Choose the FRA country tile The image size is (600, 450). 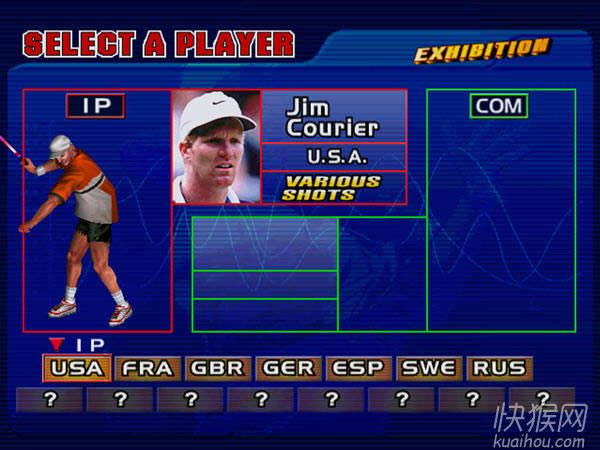(148, 368)
